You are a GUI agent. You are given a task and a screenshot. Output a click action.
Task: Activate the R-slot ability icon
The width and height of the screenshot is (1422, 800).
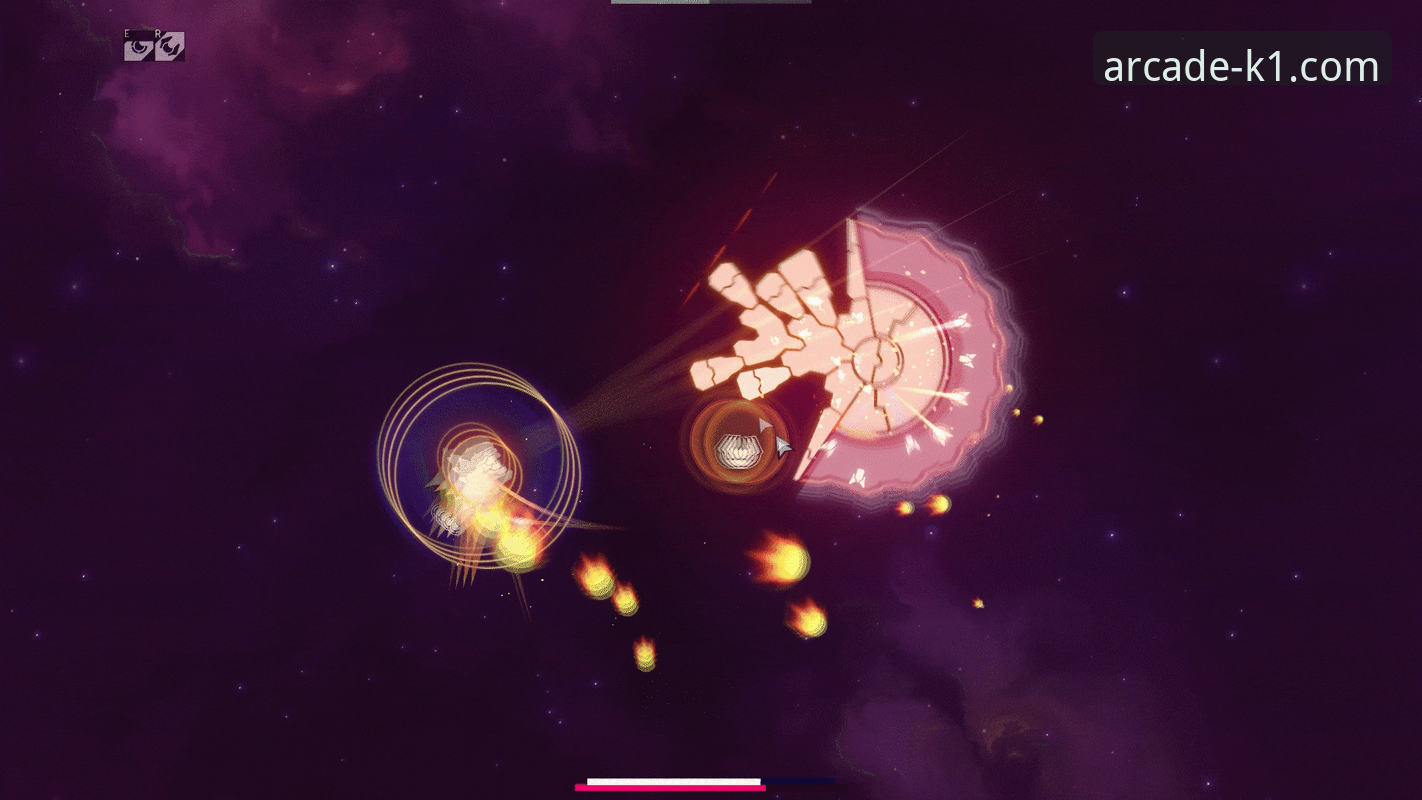click(169, 46)
